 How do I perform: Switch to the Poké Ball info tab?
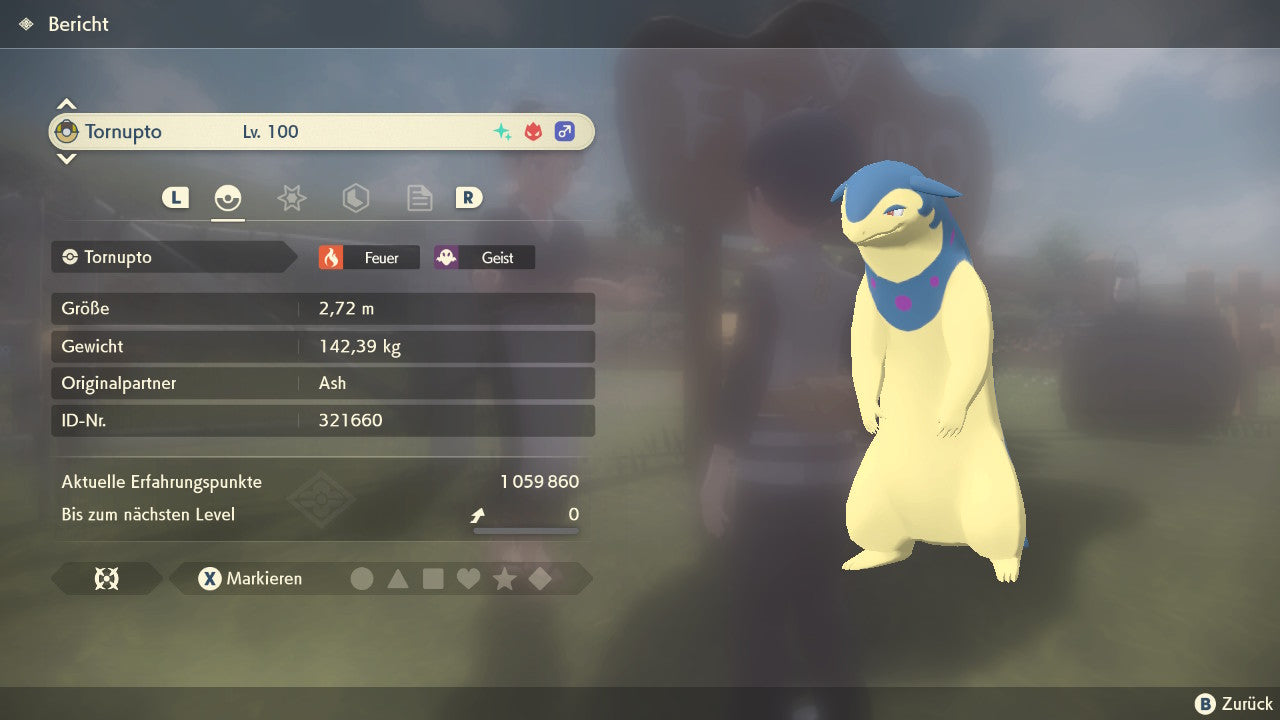(x=228, y=198)
